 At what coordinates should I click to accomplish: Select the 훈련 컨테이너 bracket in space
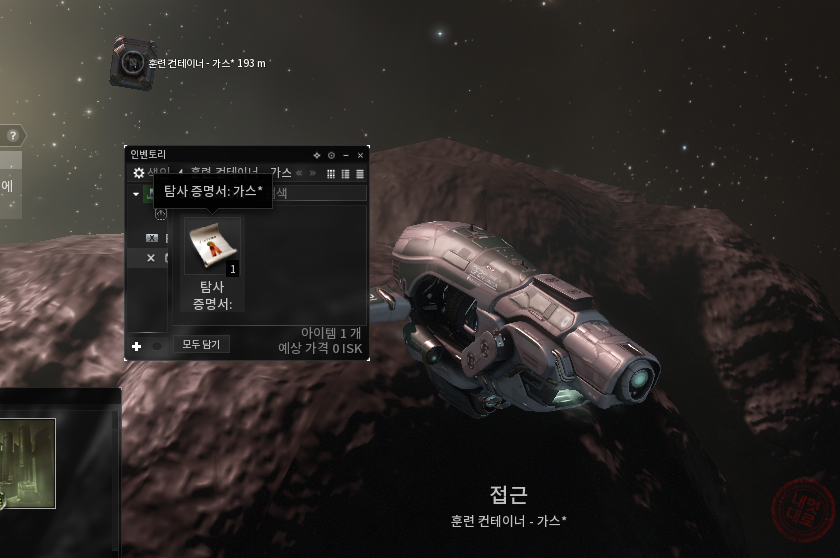(x=129, y=62)
